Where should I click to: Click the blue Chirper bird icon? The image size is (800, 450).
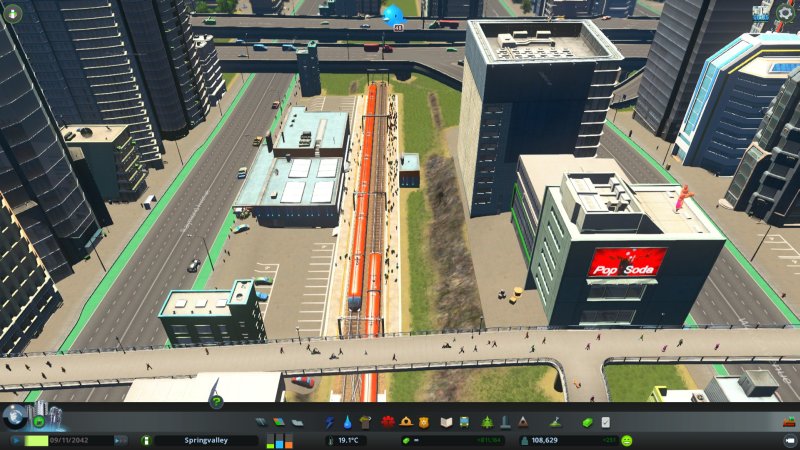[393, 14]
